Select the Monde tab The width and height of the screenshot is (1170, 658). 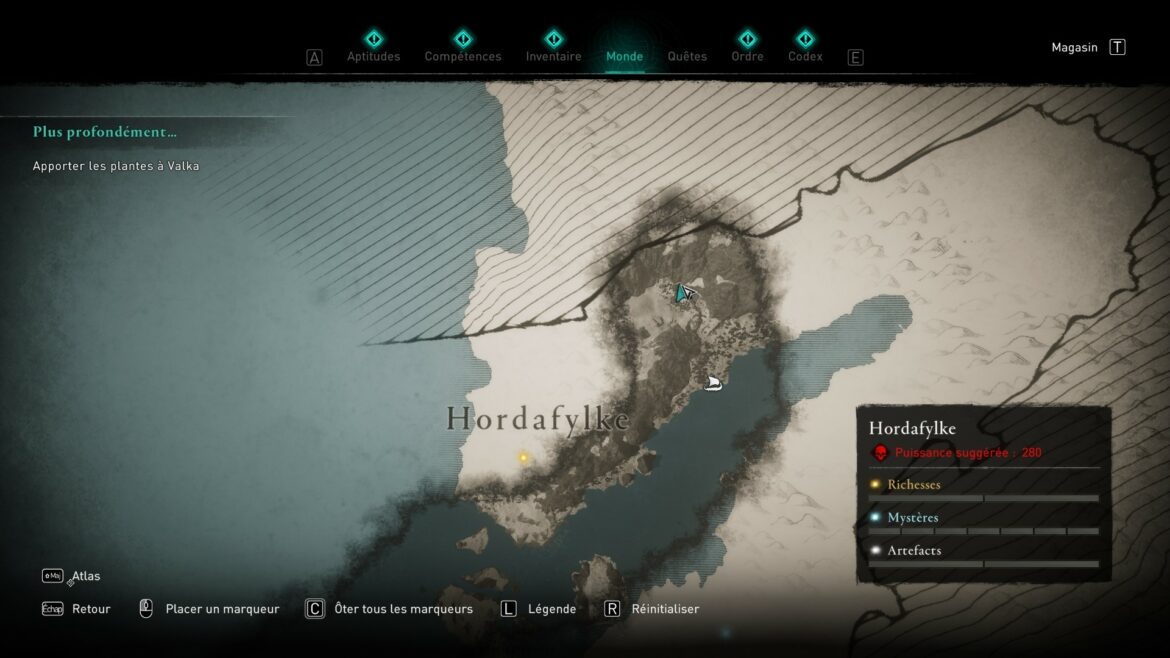(x=624, y=56)
